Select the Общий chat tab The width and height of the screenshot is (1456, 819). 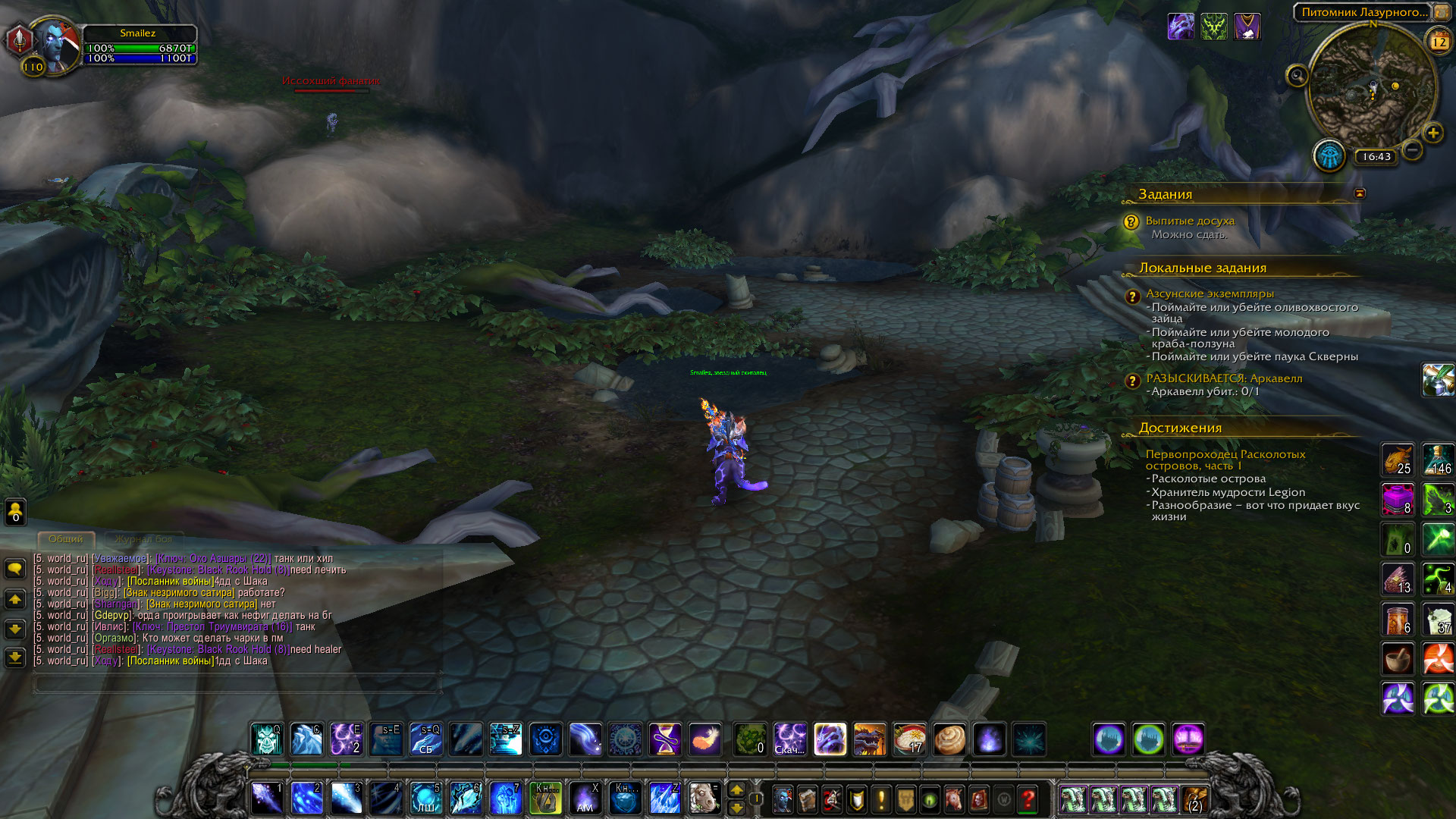point(66,539)
